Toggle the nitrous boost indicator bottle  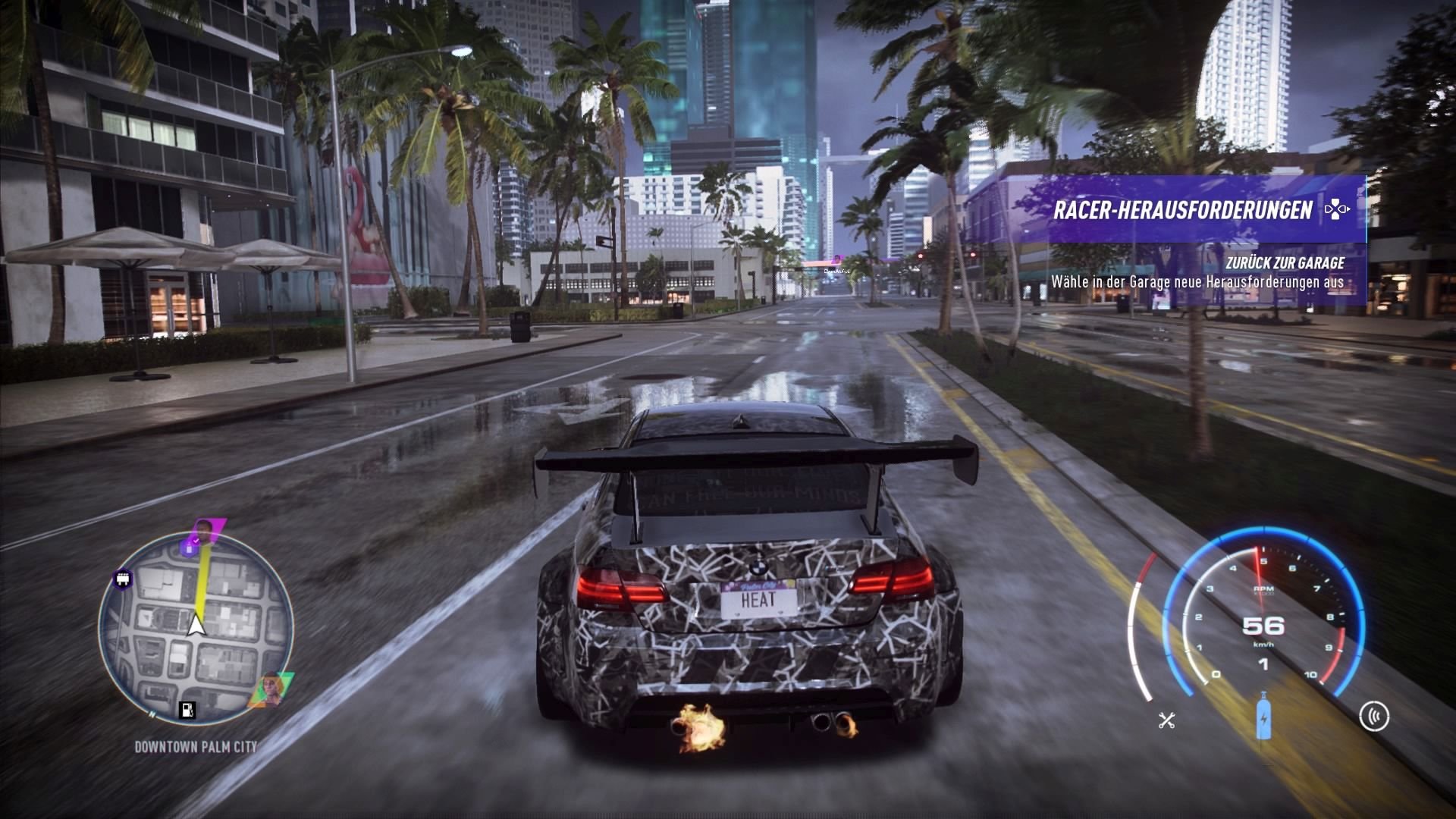coord(1263,717)
